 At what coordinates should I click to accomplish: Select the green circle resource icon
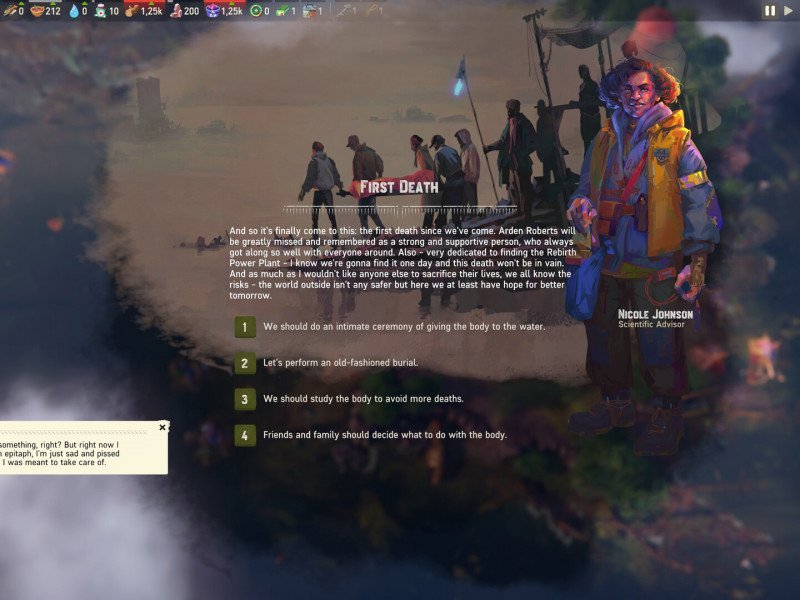click(x=256, y=11)
